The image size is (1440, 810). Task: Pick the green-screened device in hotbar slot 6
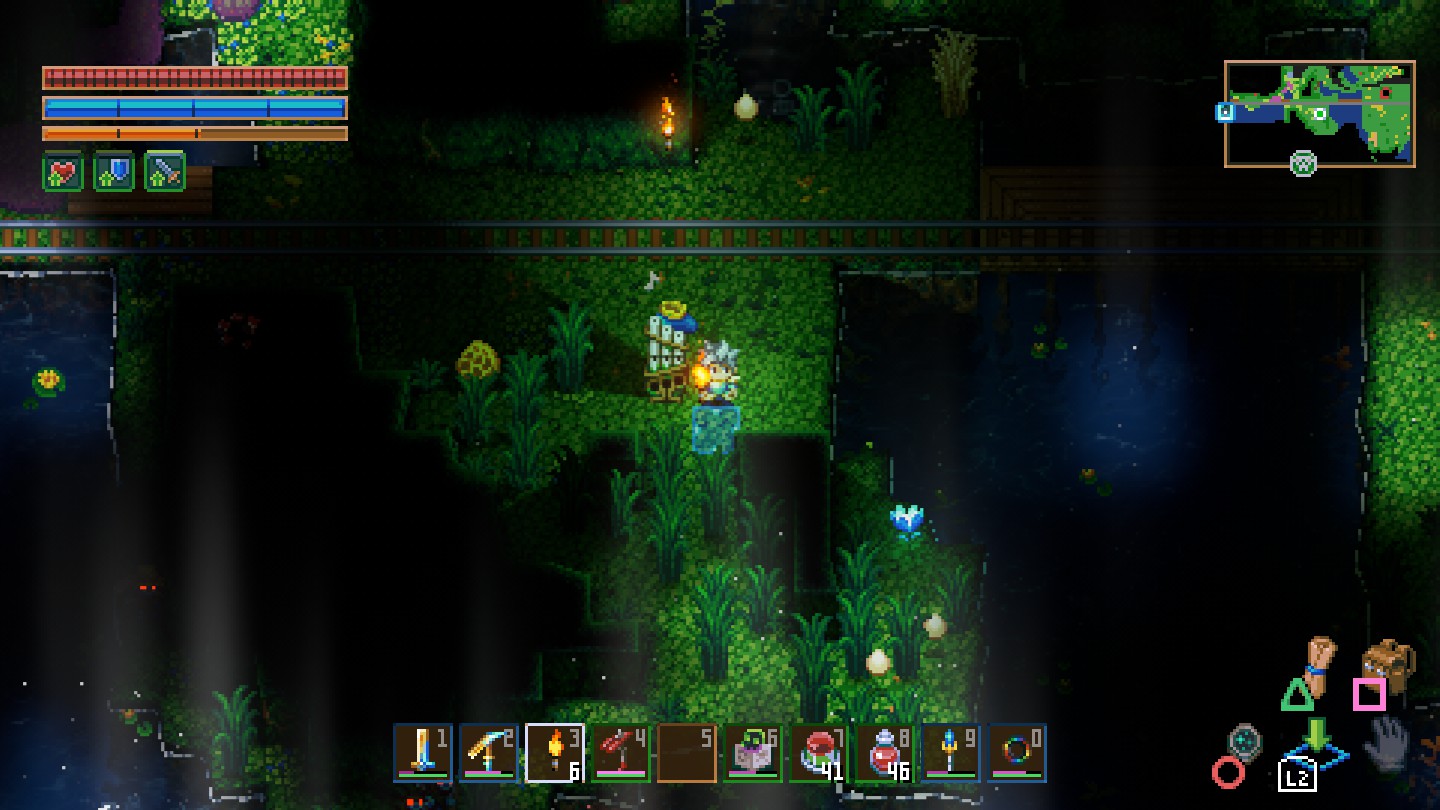point(753,753)
